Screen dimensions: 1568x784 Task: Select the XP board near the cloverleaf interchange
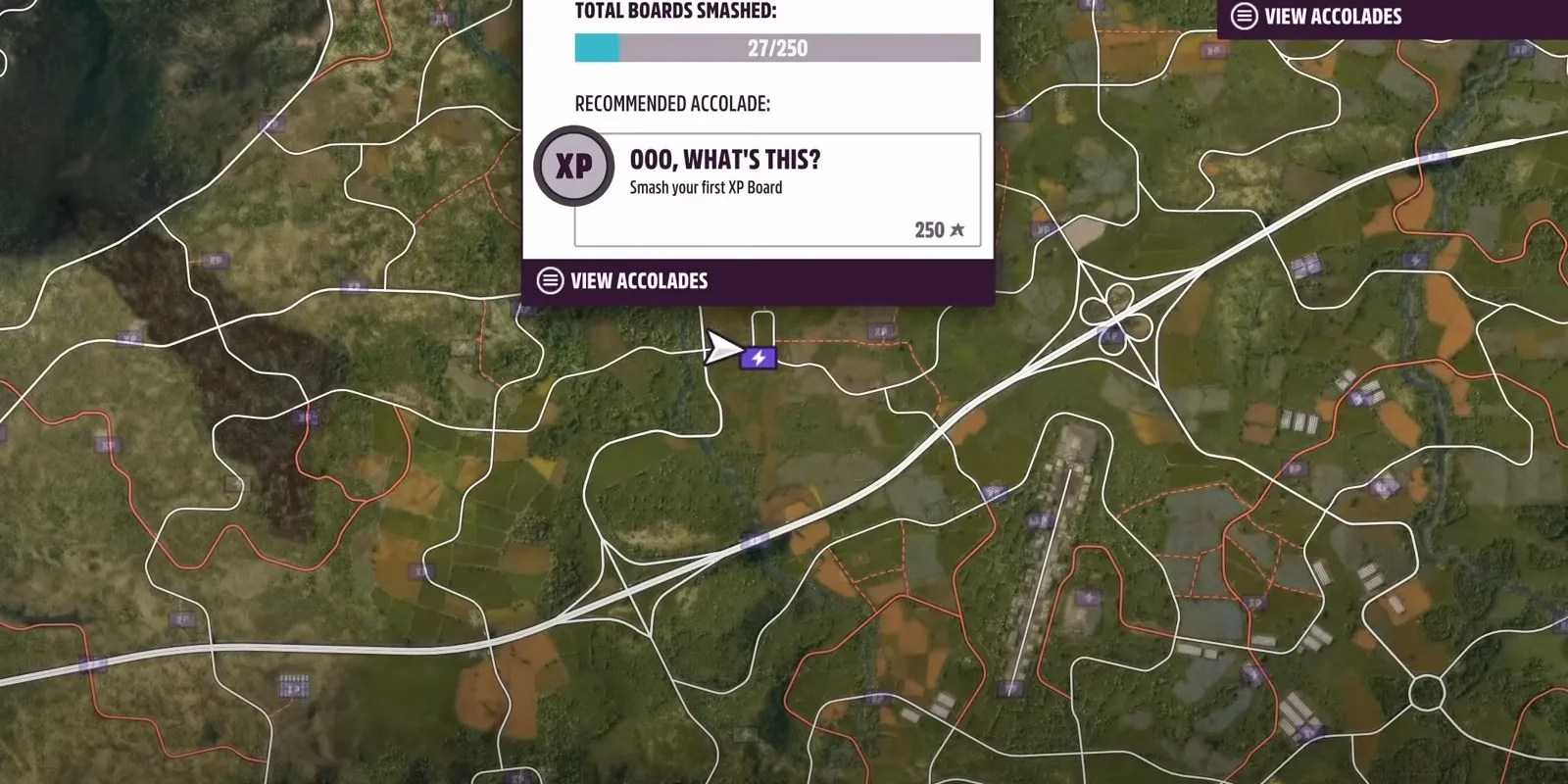pyautogui.click(x=1111, y=335)
